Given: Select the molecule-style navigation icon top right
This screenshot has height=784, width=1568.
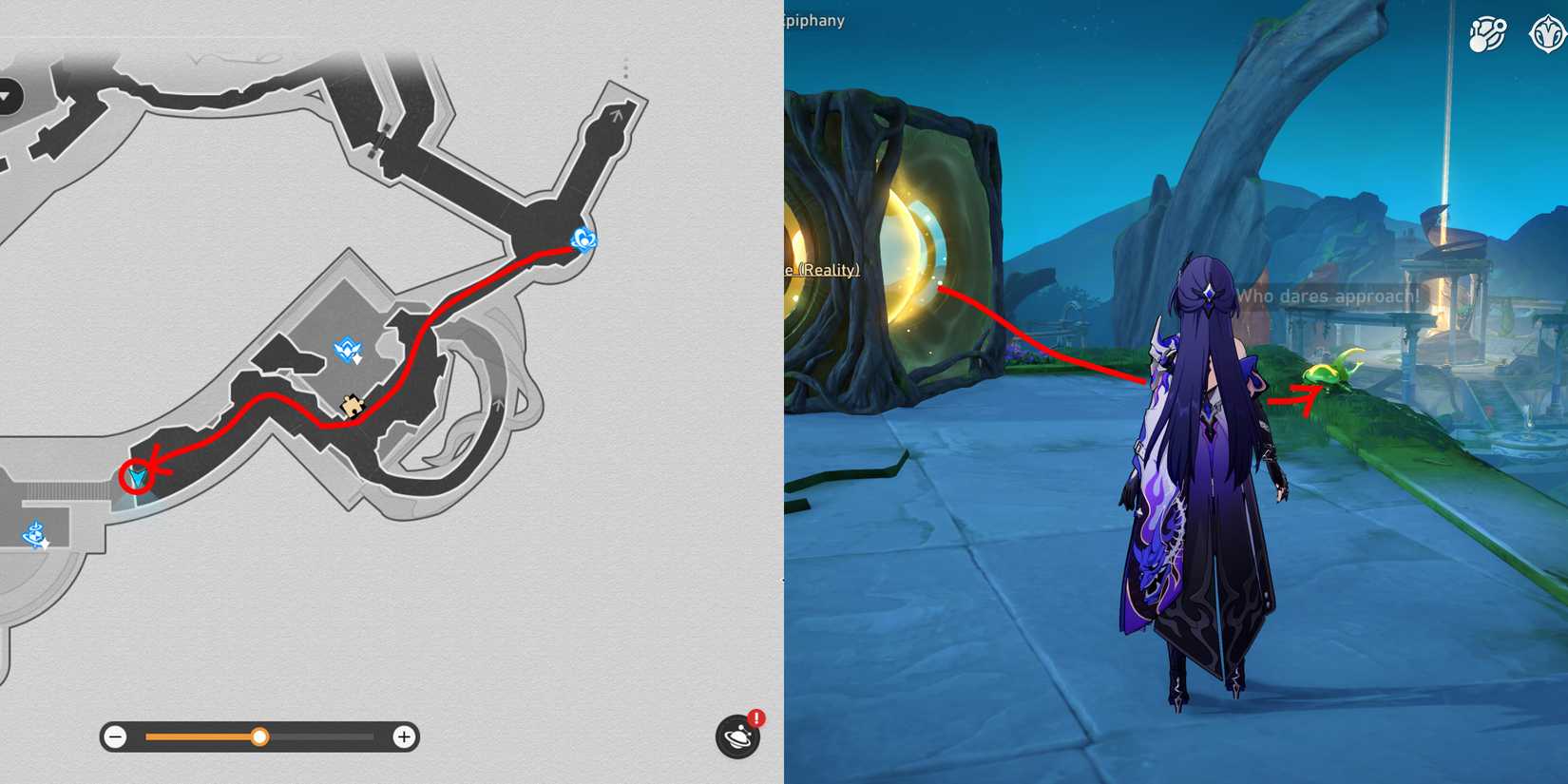Looking at the screenshot, I should click(1487, 31).
